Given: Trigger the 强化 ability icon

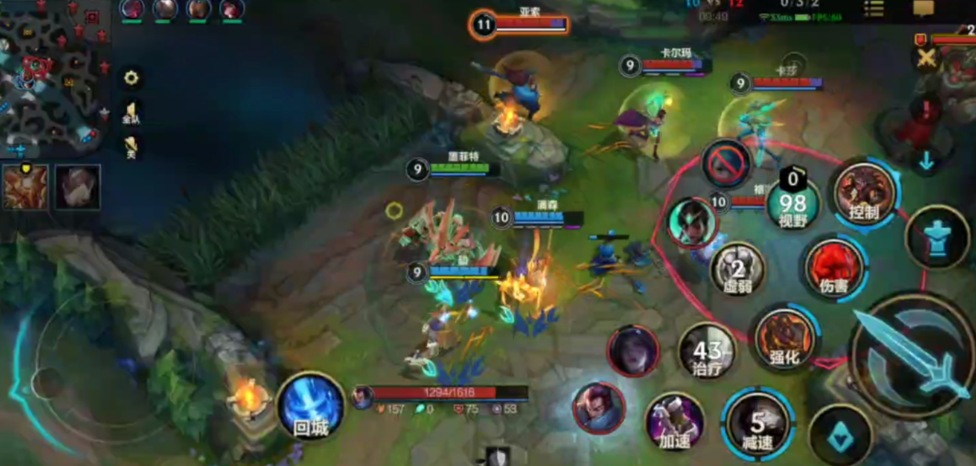Looking at the screenshot, I should coord(784,338).
